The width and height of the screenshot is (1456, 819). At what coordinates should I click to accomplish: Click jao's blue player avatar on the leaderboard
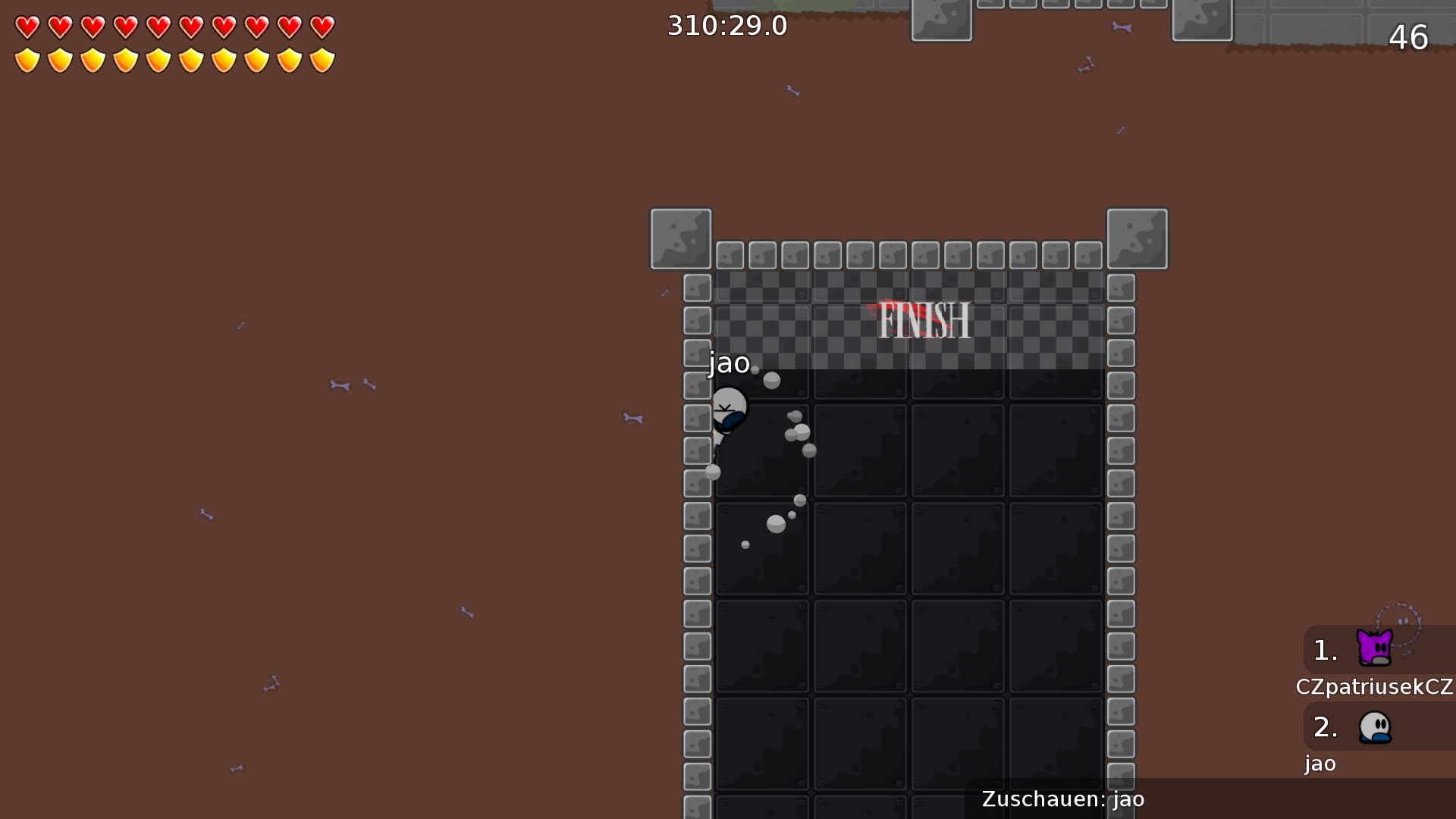(x=1374, y=726)
